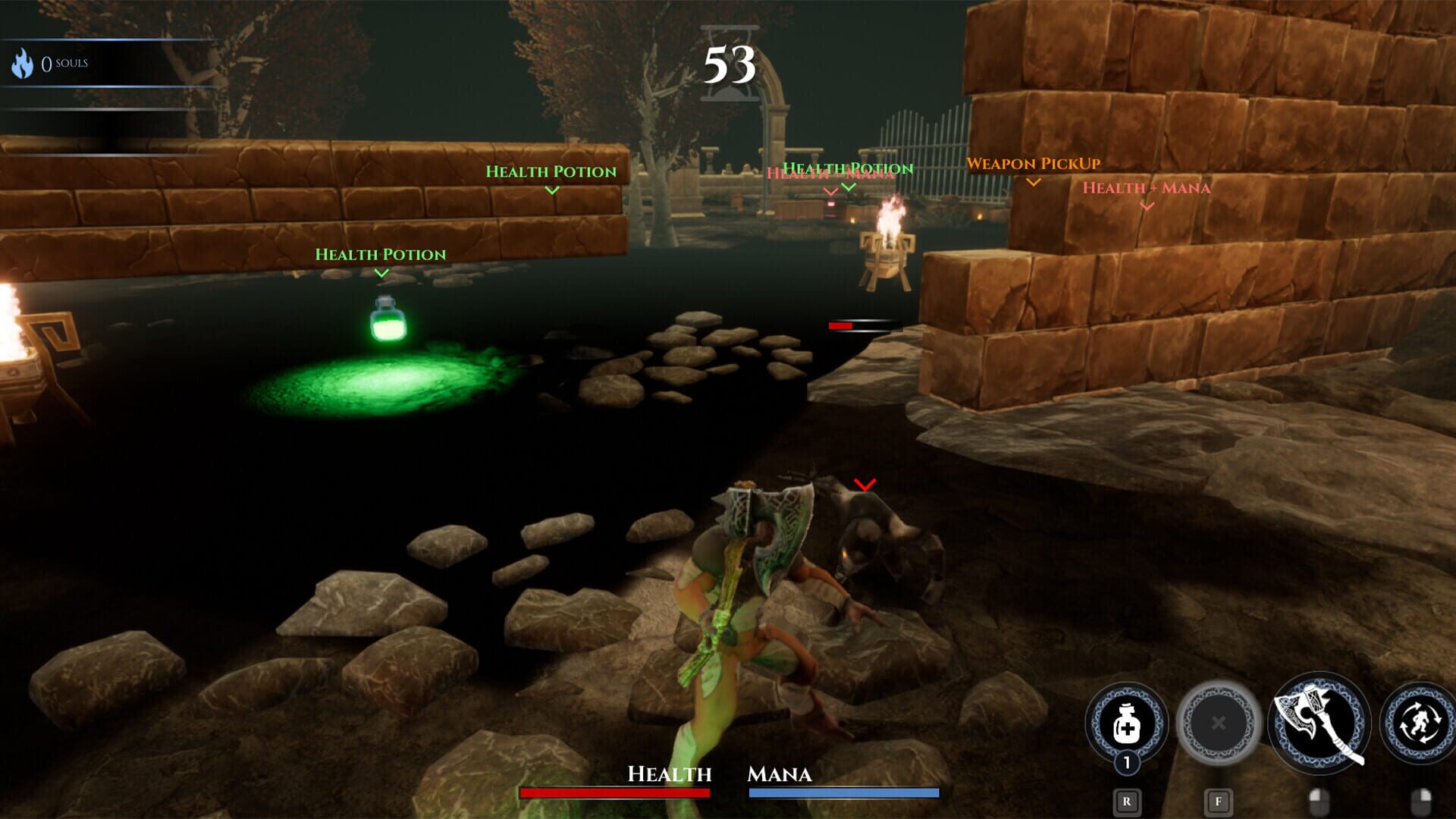Image resolution: width=1456 pixels, height=819 pixels.
Task: Select the Weapon PickUp label
Action: (x=1033, y=163)
